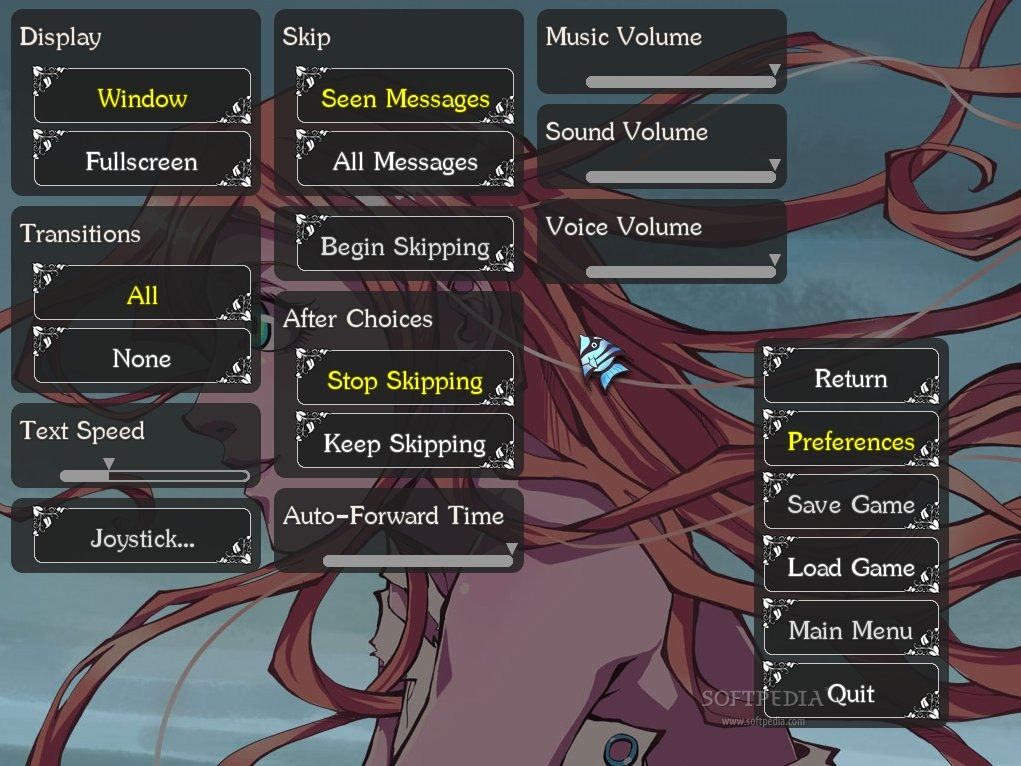Click the Text Speed slider
Viewport: 1021px width, 766px height.
(154, 475)
